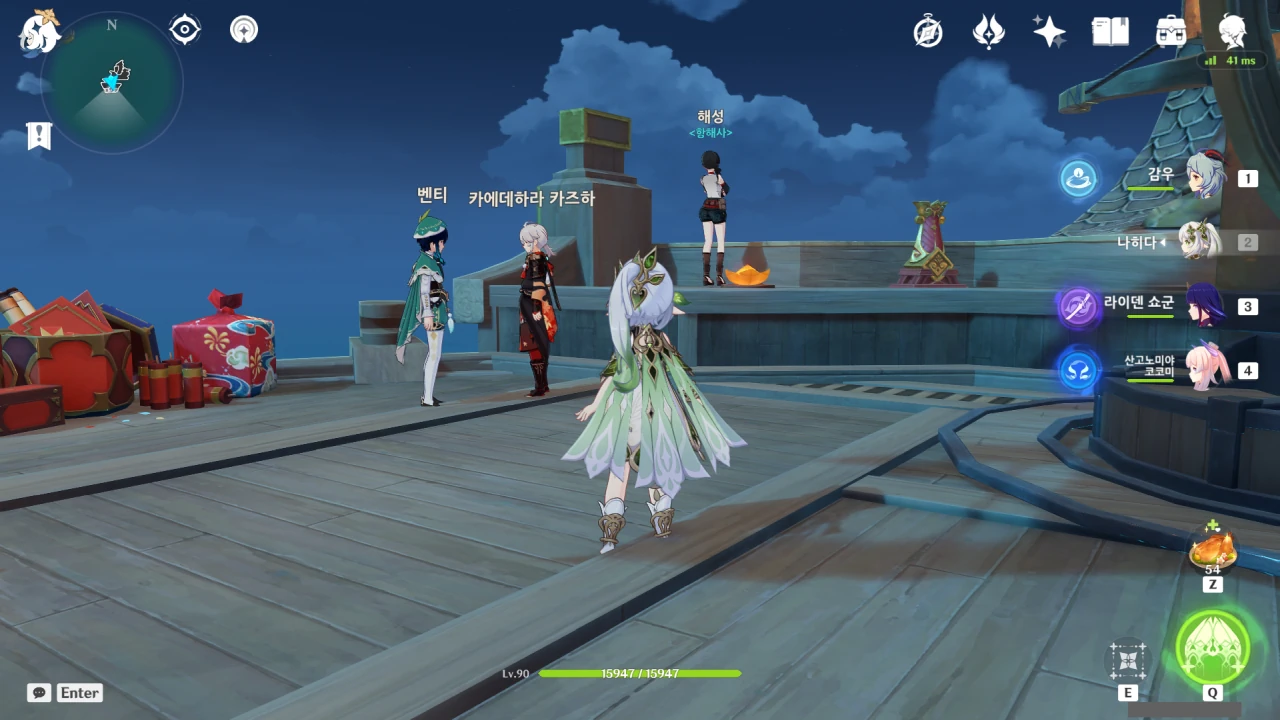1280x720 pixels.
Task: Open the compass adventure icon
Action: pyautogui.click(x=928, y=32)
